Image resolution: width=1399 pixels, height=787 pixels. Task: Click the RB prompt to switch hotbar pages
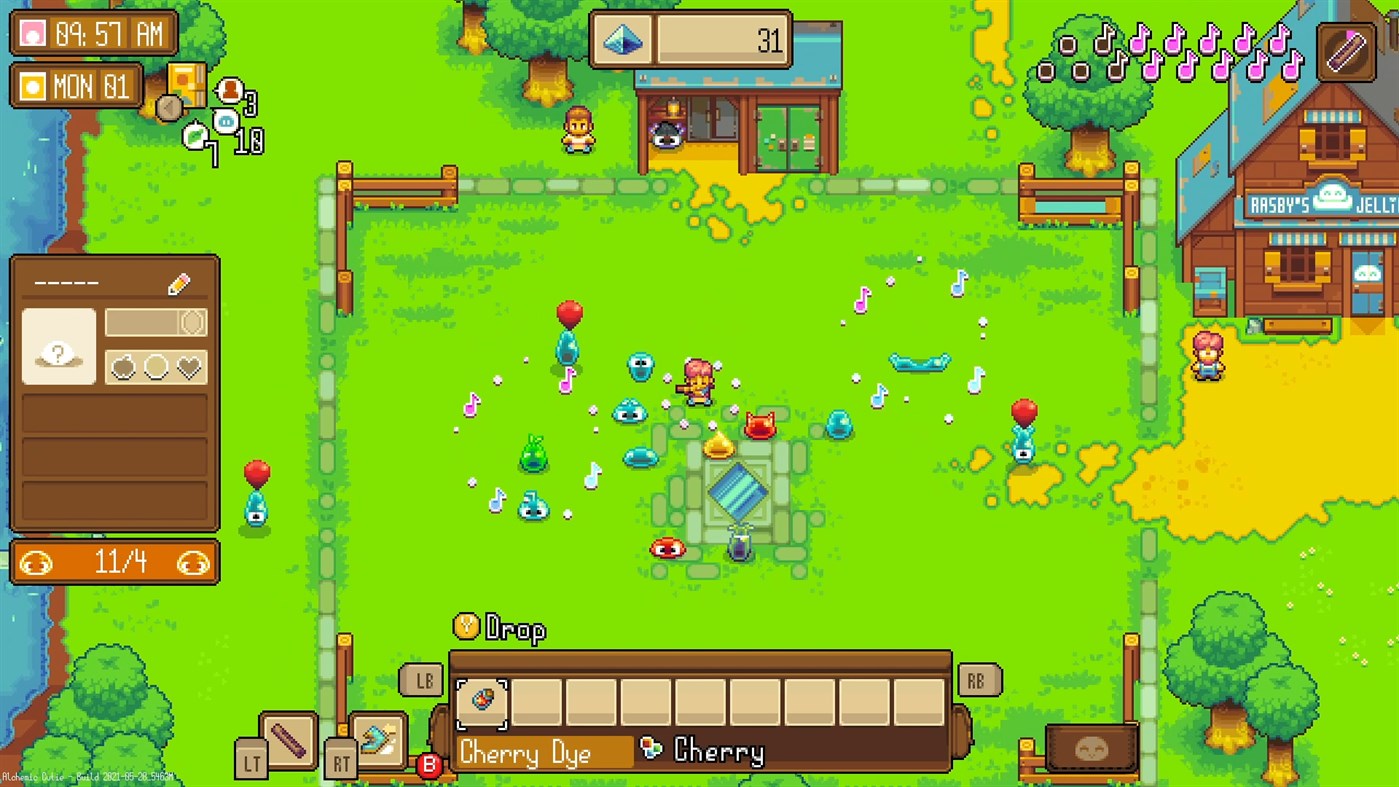point(978,681)
